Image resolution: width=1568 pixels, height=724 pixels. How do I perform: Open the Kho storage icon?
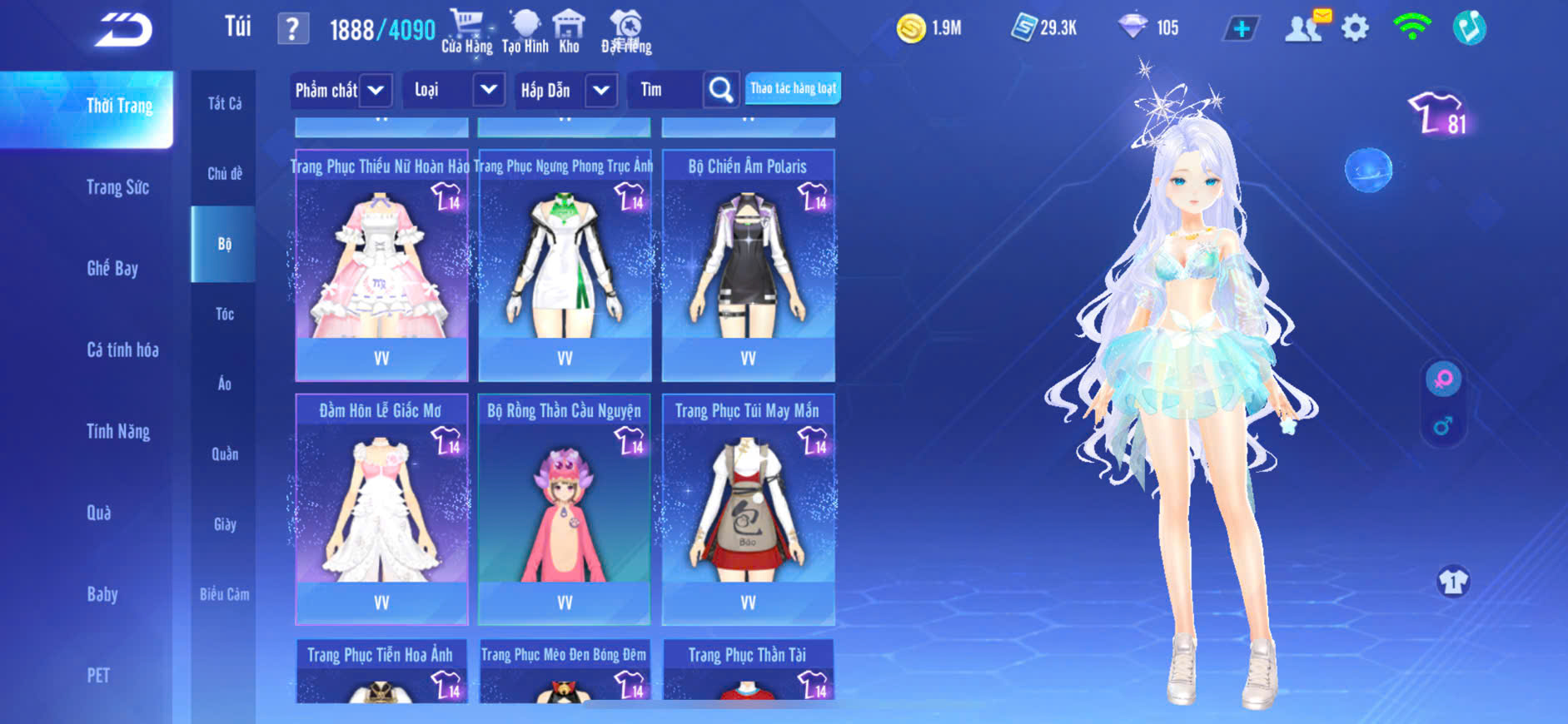point(569,30)
